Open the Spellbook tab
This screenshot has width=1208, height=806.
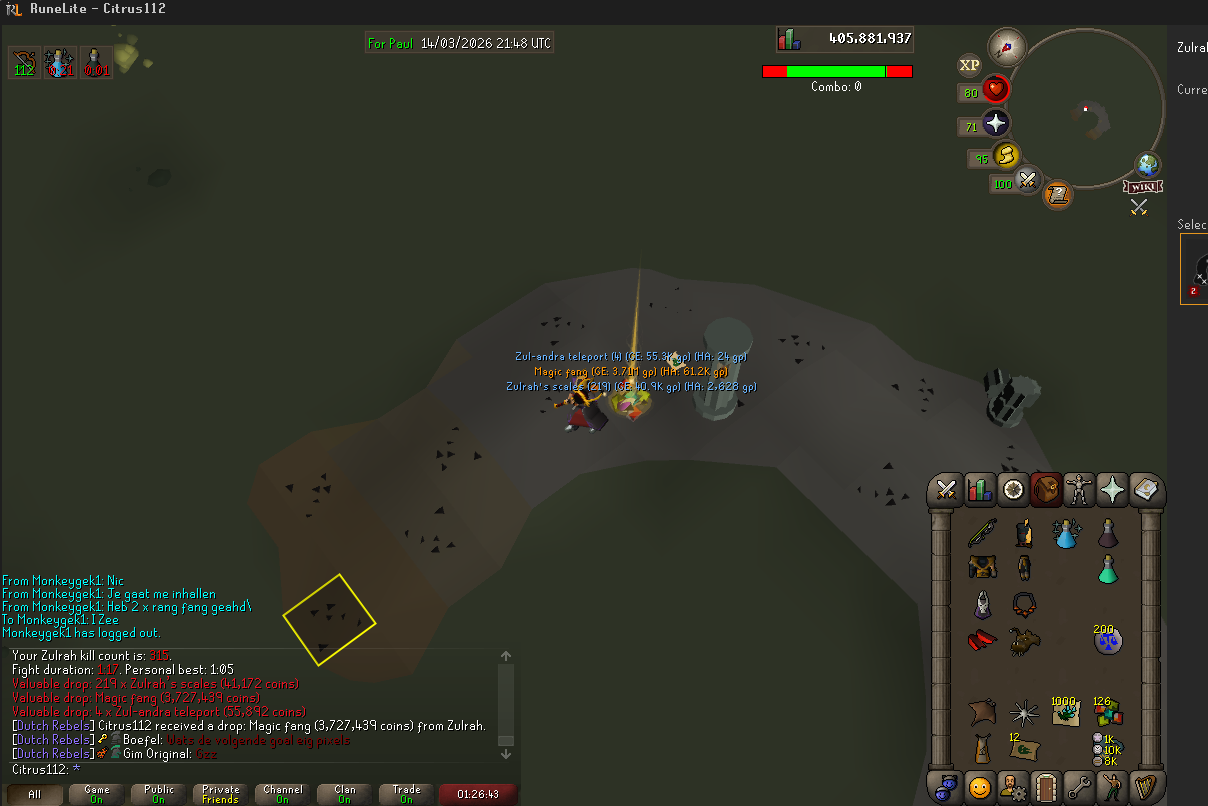(1145, 490)
